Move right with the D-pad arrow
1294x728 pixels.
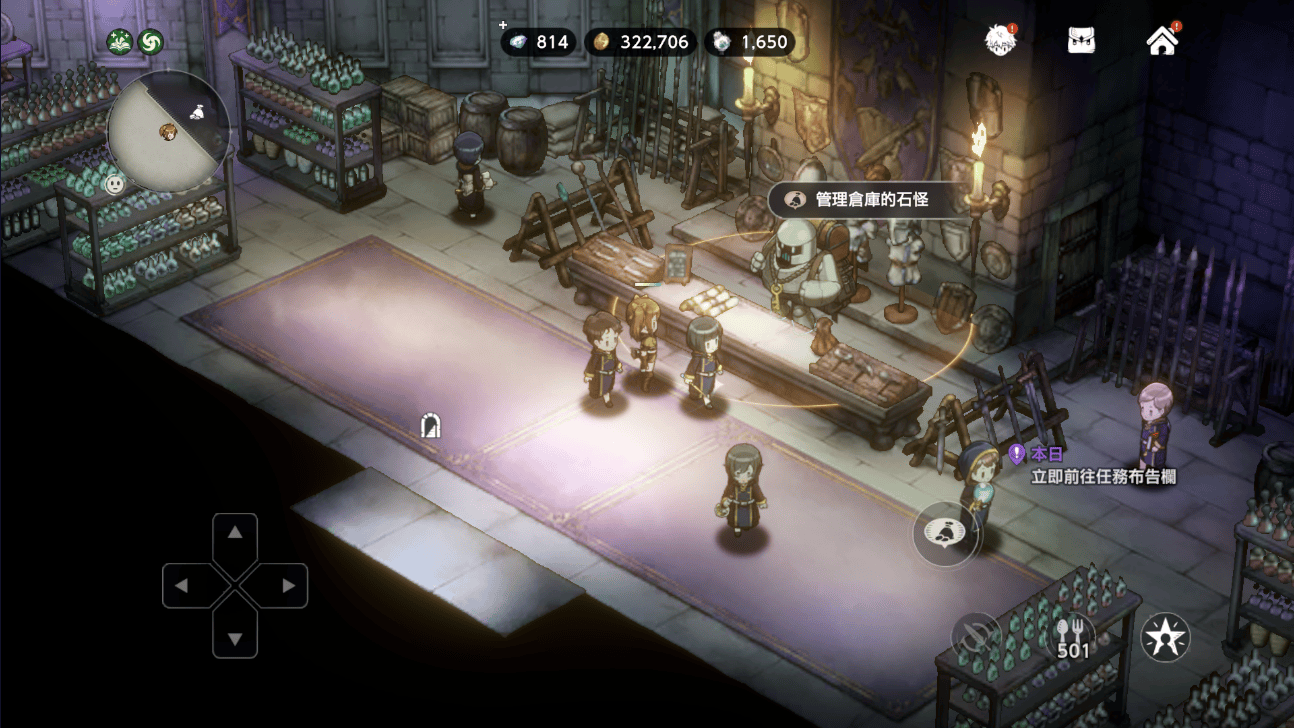[288, 586]
